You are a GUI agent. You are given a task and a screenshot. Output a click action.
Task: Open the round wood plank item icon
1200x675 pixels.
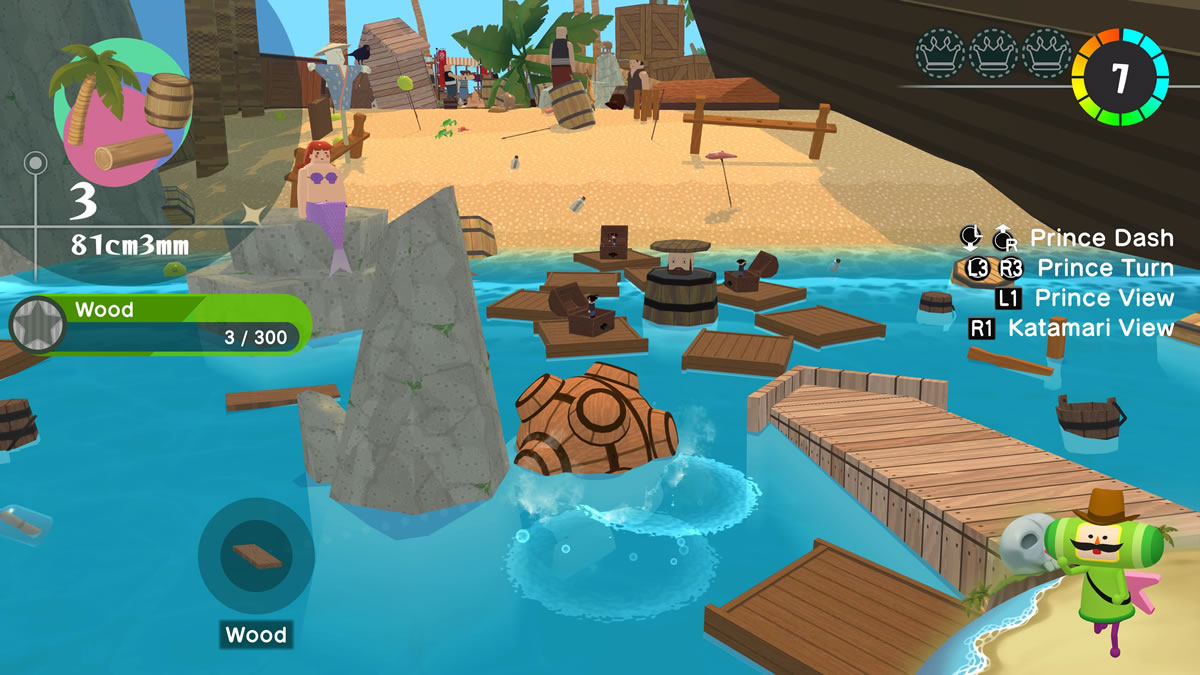click(256, 556)
